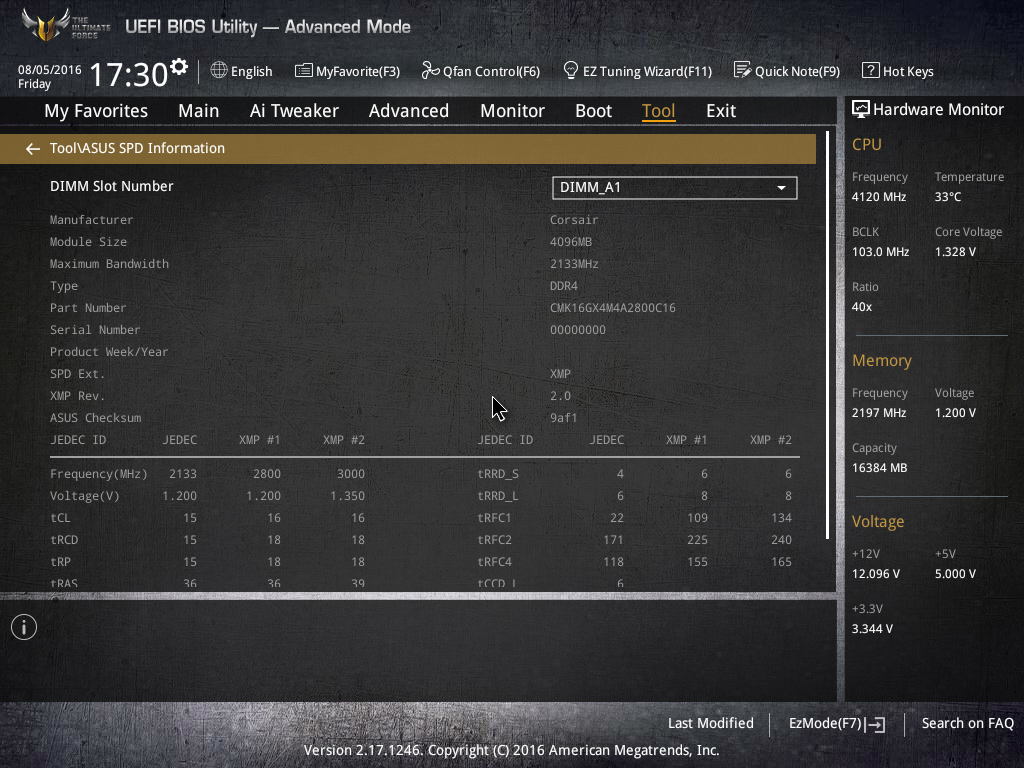The width and height of the screenshot is (1024, 768).
Task: Switch to the Main tab
Action: (198, 111)
